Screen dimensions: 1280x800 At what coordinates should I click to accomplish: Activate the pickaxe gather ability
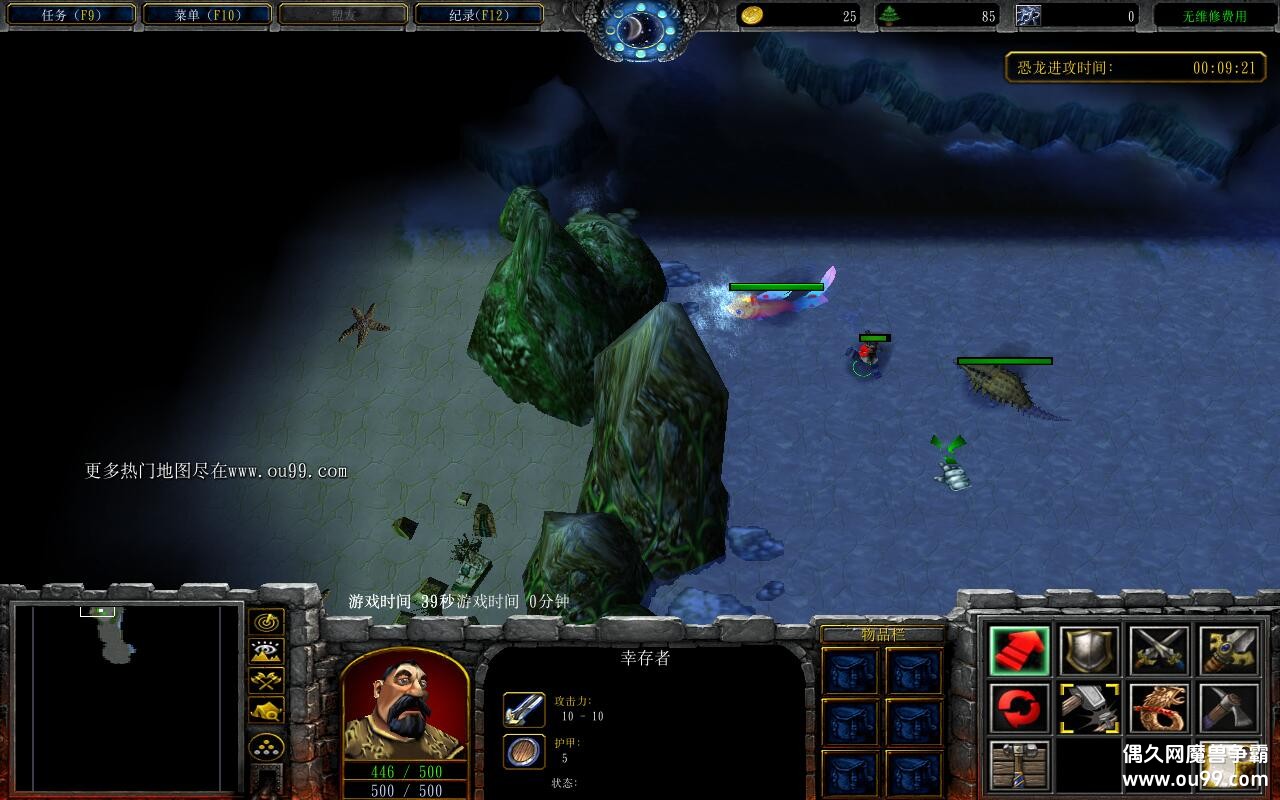point(1229,708)
